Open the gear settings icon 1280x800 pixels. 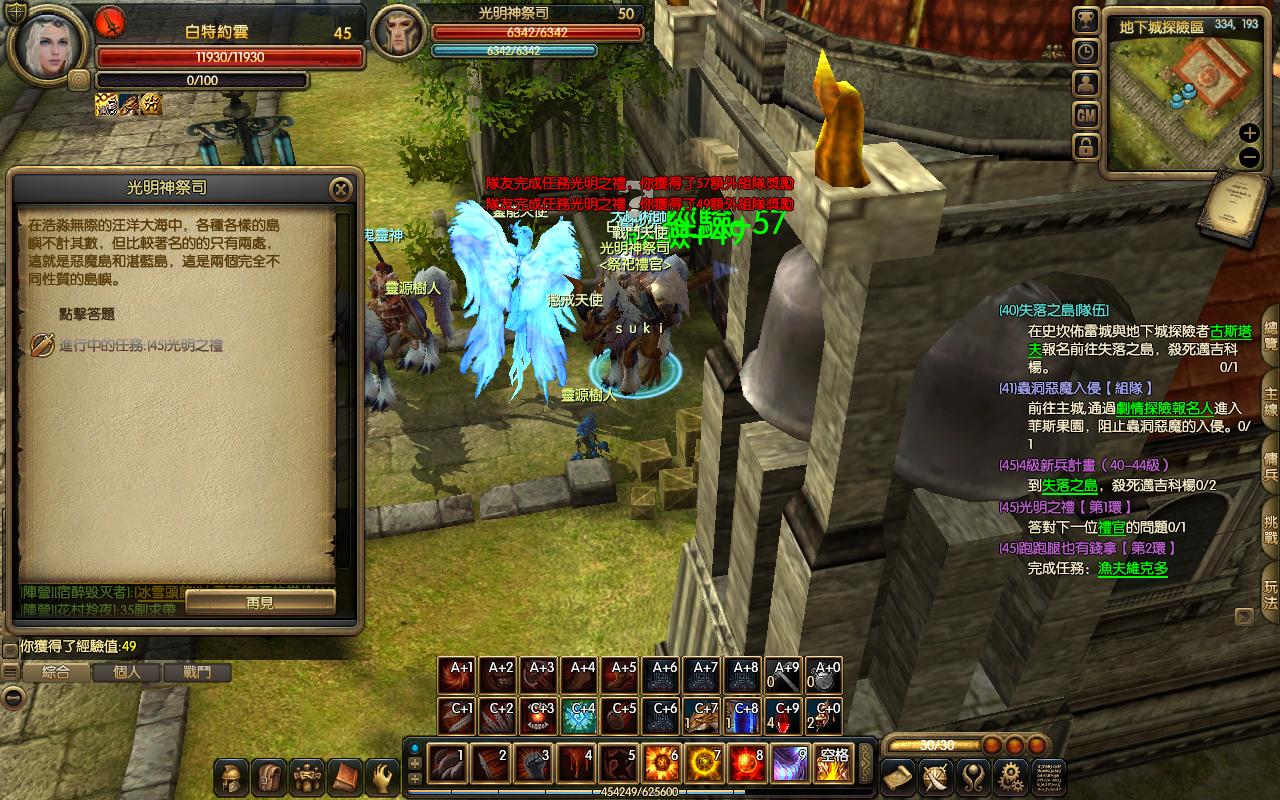[1011, 776]
